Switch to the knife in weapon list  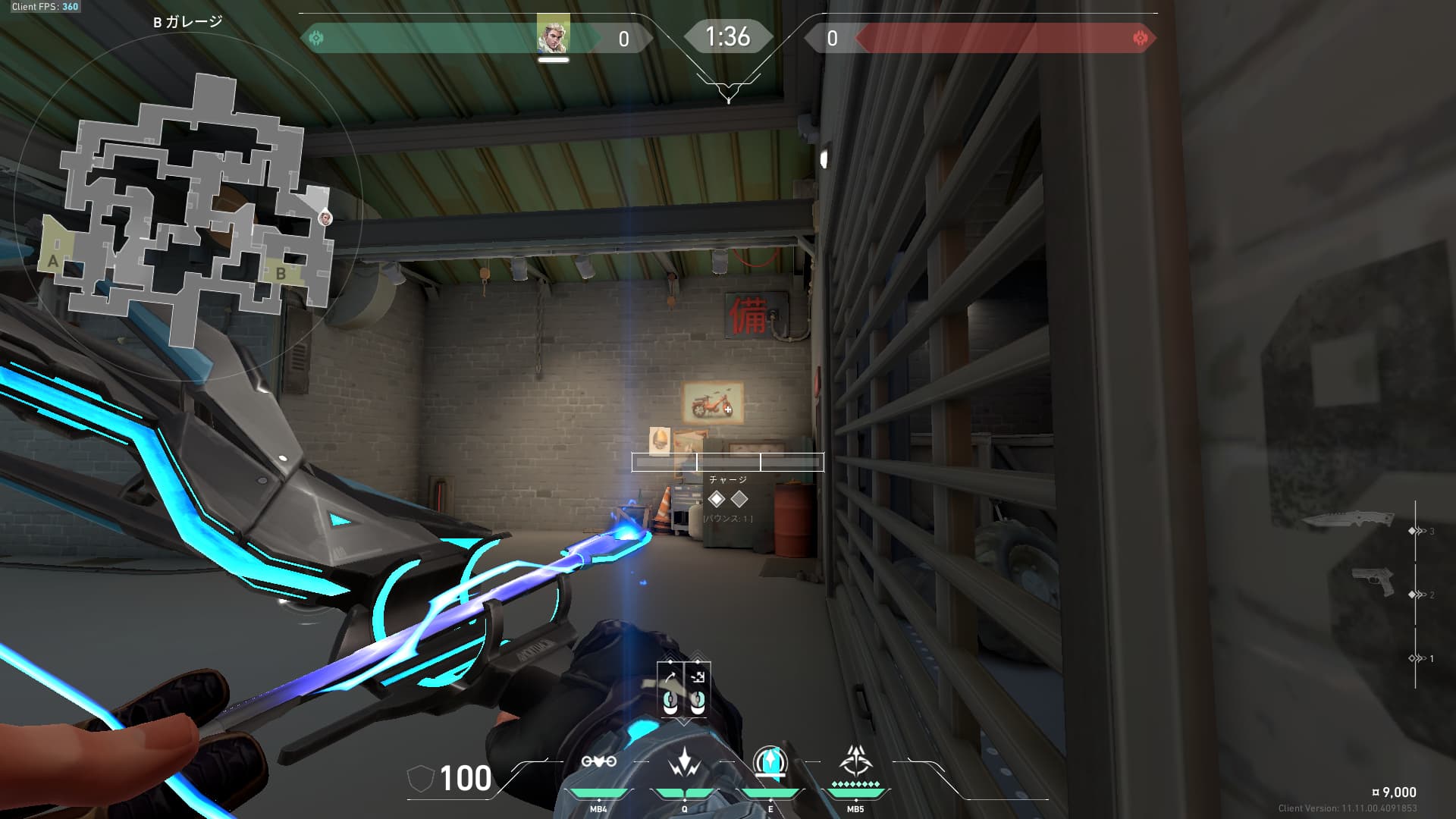(x=1348, y=520)
